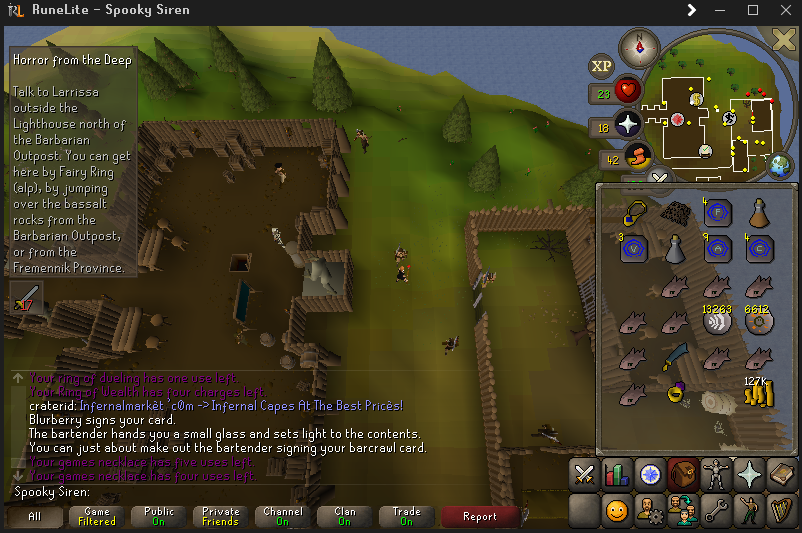Open the wrench Settings tab
Screen dimensions: 802x533
[716, 512]
